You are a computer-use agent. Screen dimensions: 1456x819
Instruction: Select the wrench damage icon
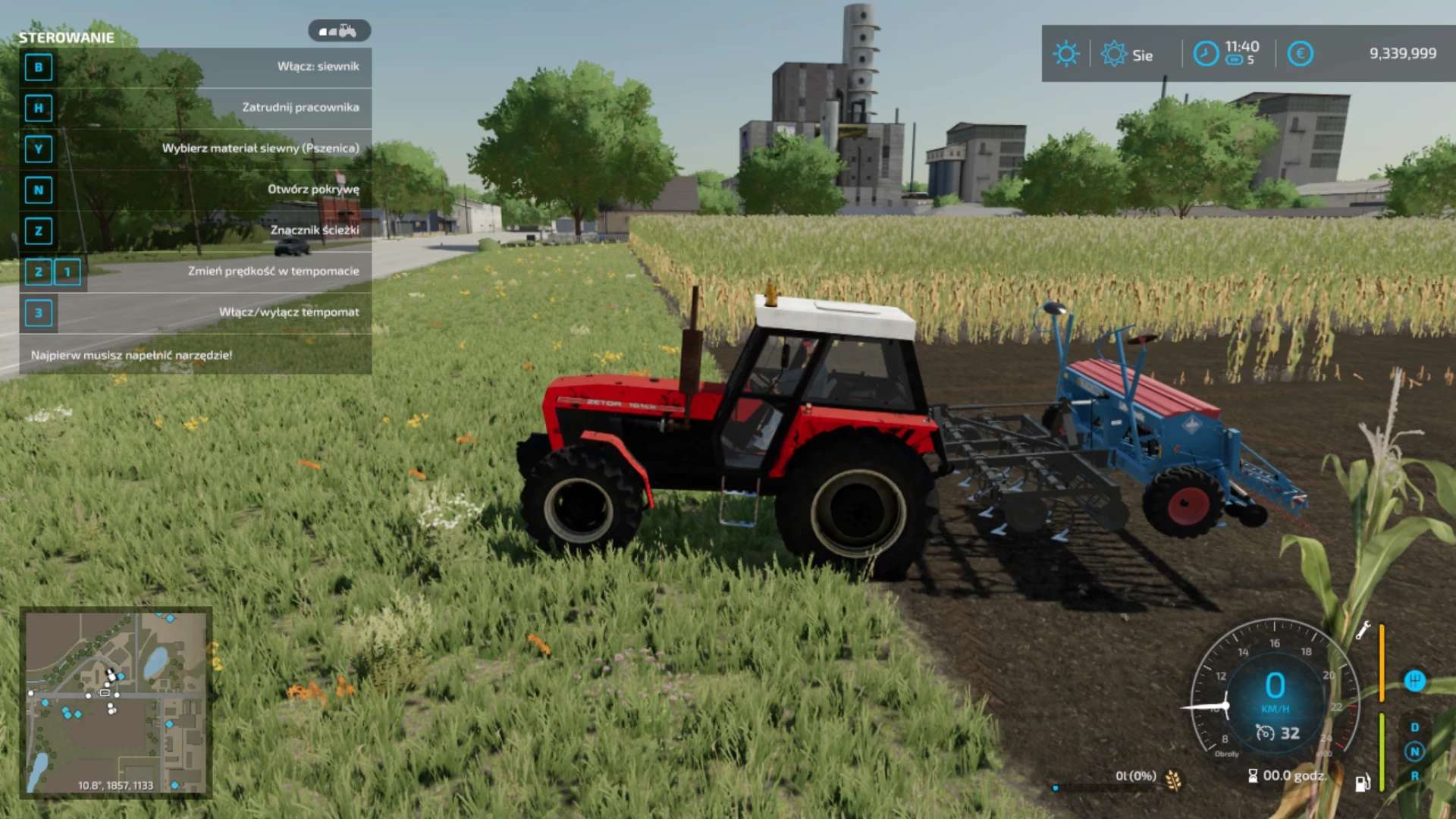(1363, 630)
